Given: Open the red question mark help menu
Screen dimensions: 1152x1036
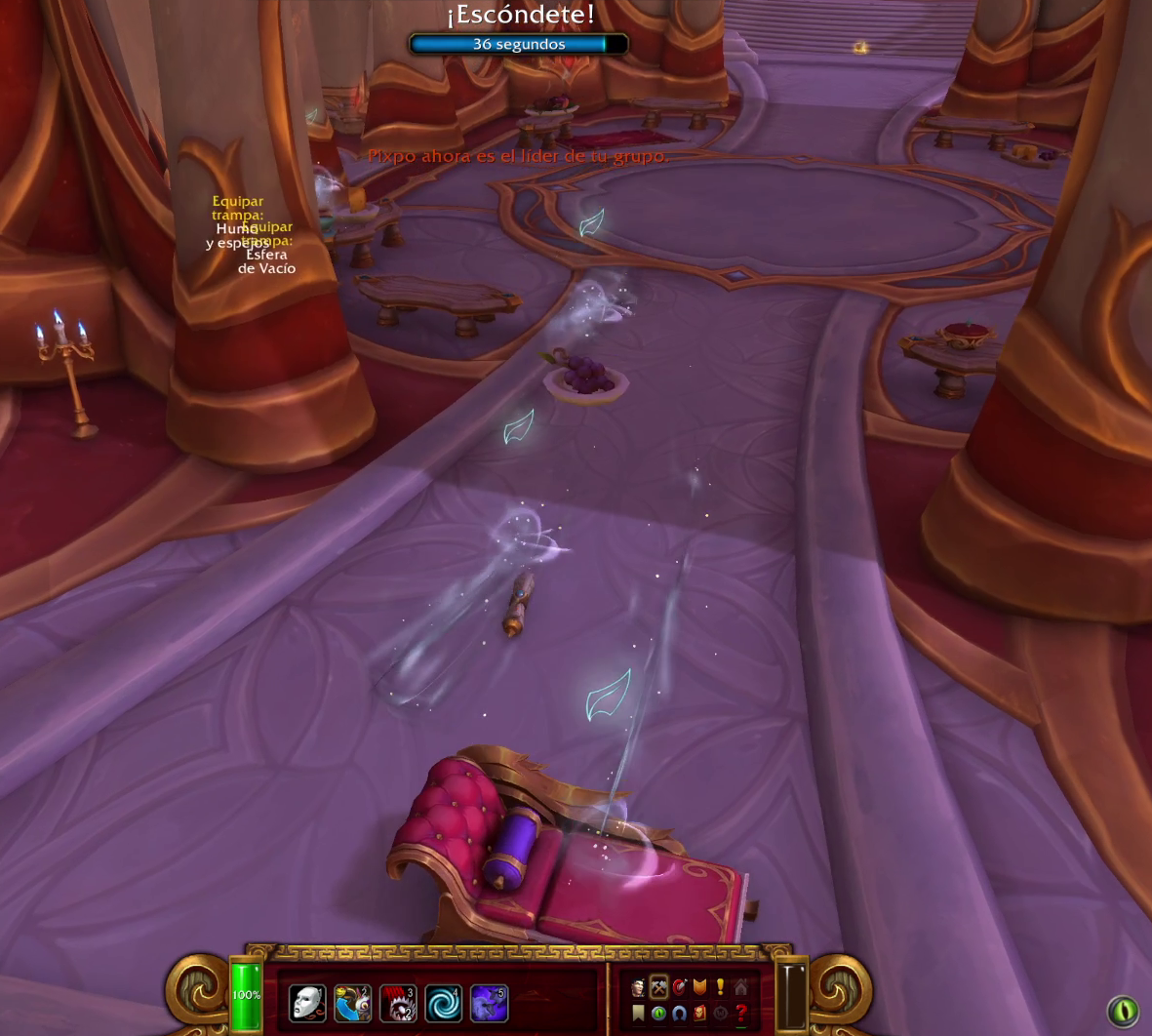Looking at the screenshot, I should point(740,1014).
